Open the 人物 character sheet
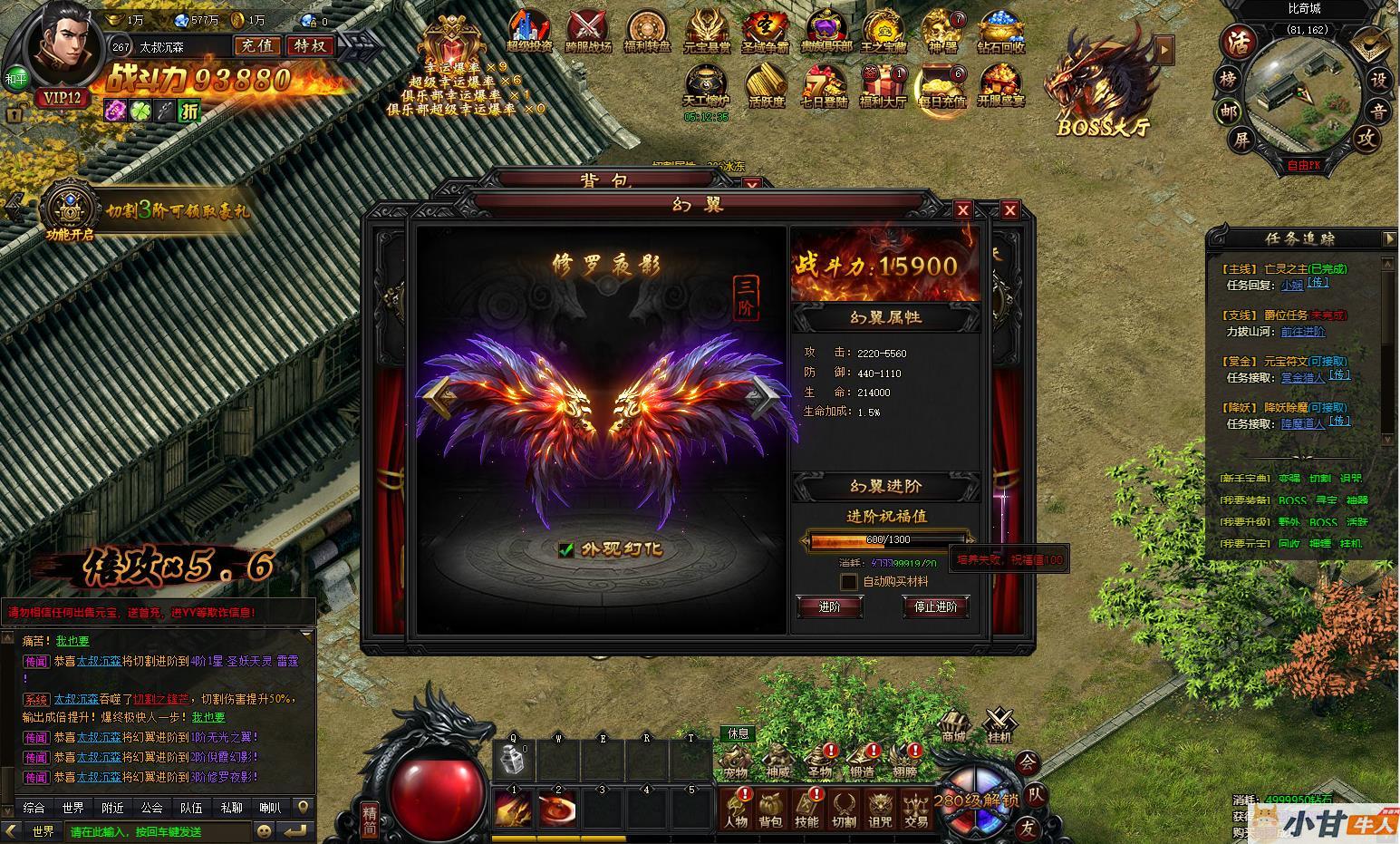Screen dimensions: 1400x844 735,808
